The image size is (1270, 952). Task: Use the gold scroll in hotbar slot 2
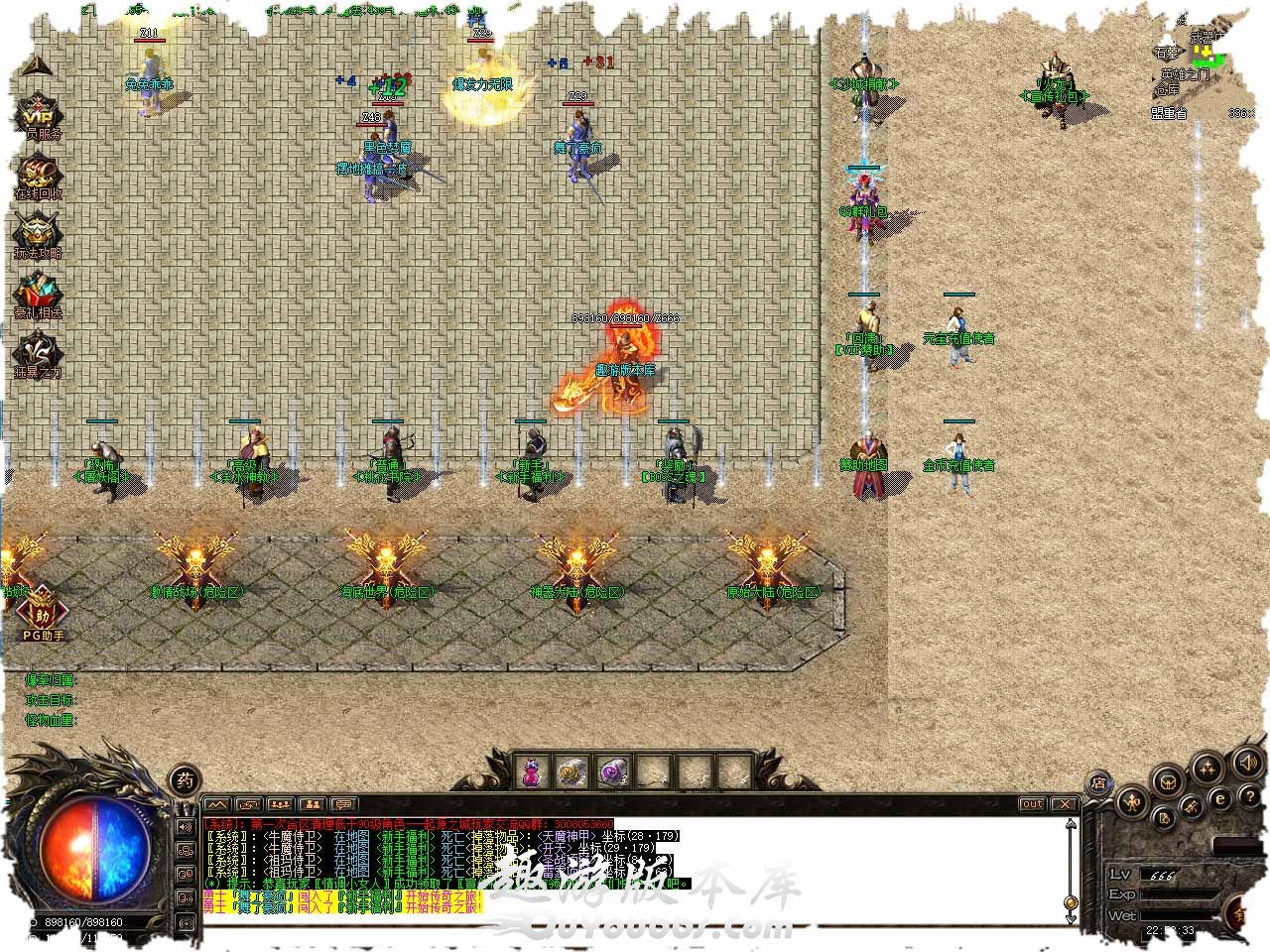571,772
